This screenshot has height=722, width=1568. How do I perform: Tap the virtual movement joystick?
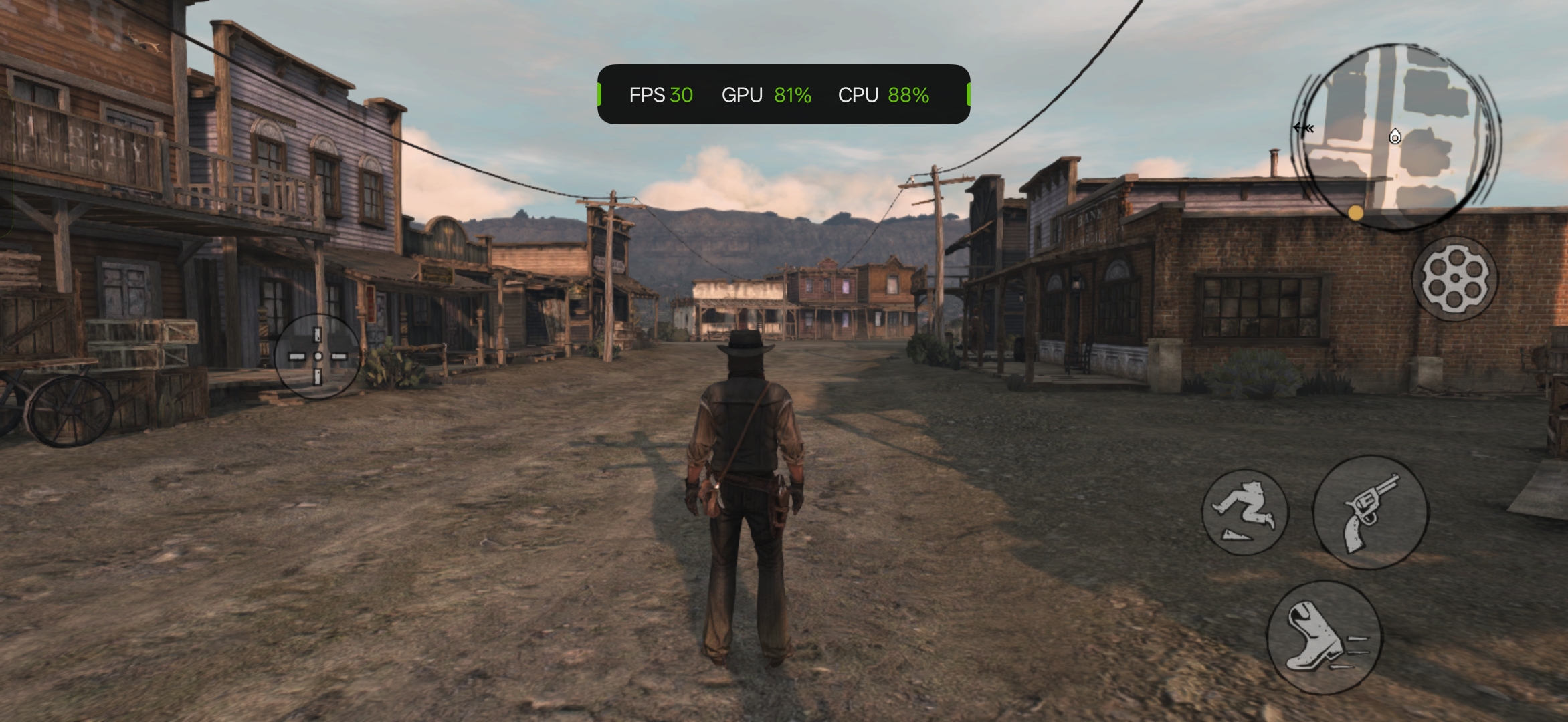click(318, 356)
